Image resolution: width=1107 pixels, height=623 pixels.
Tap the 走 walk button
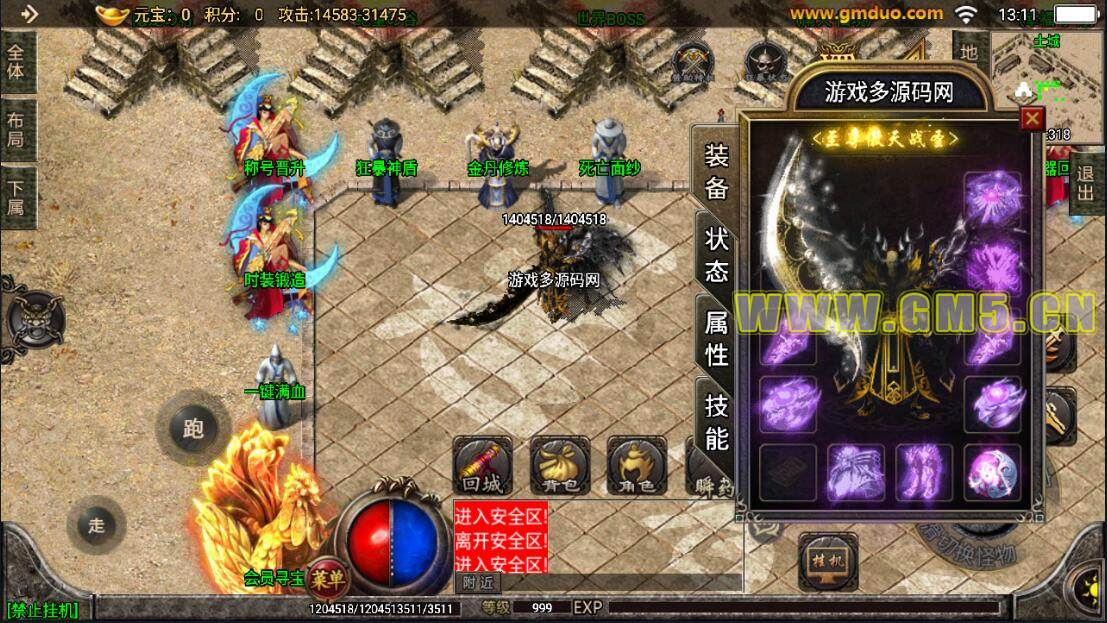pyautogui.click(x=96, y=525)
